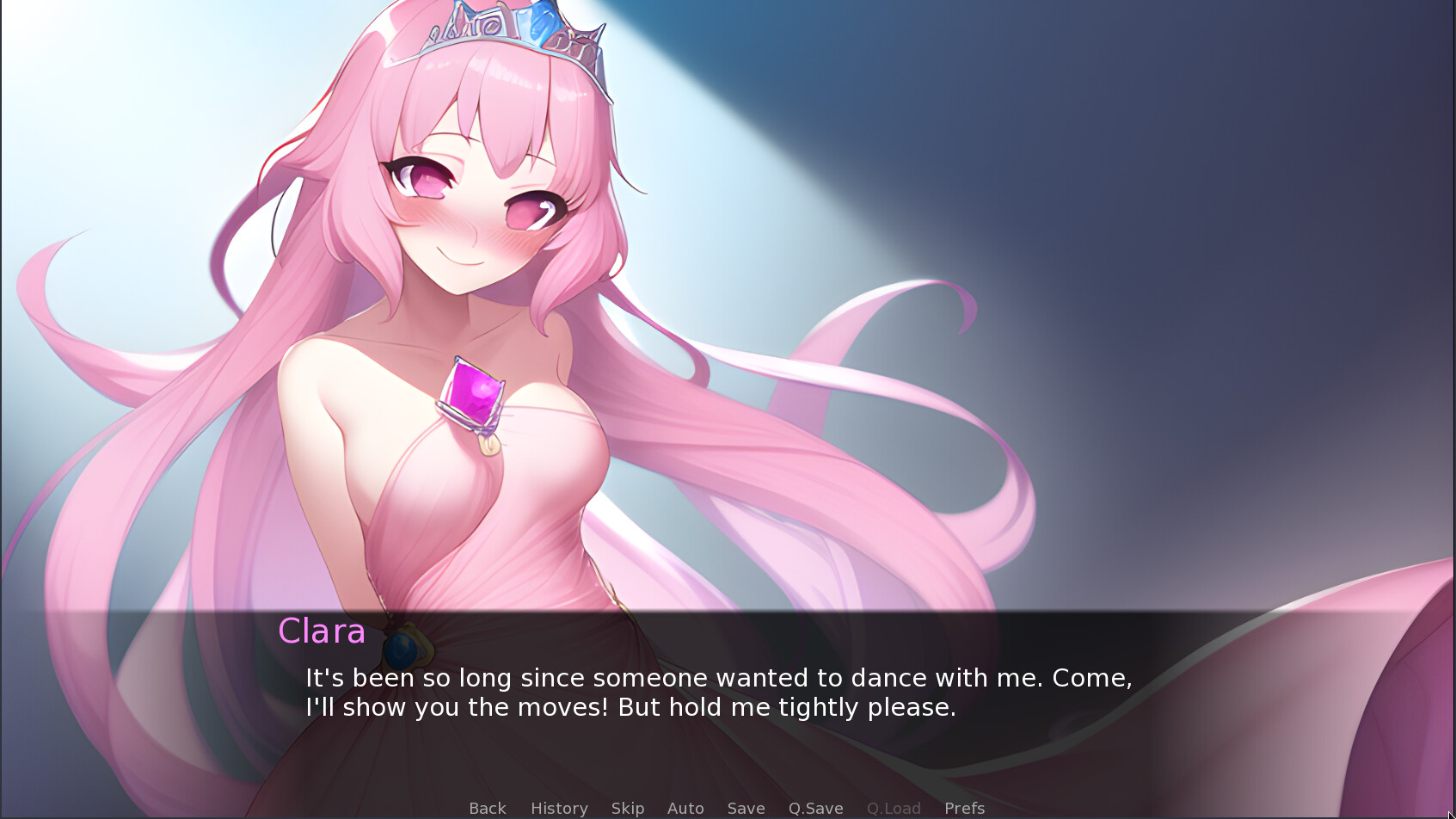This screenshot has height=819, width=1456.
Task: Enable Auto-advance mode
Action: click(x=685, y=808)
